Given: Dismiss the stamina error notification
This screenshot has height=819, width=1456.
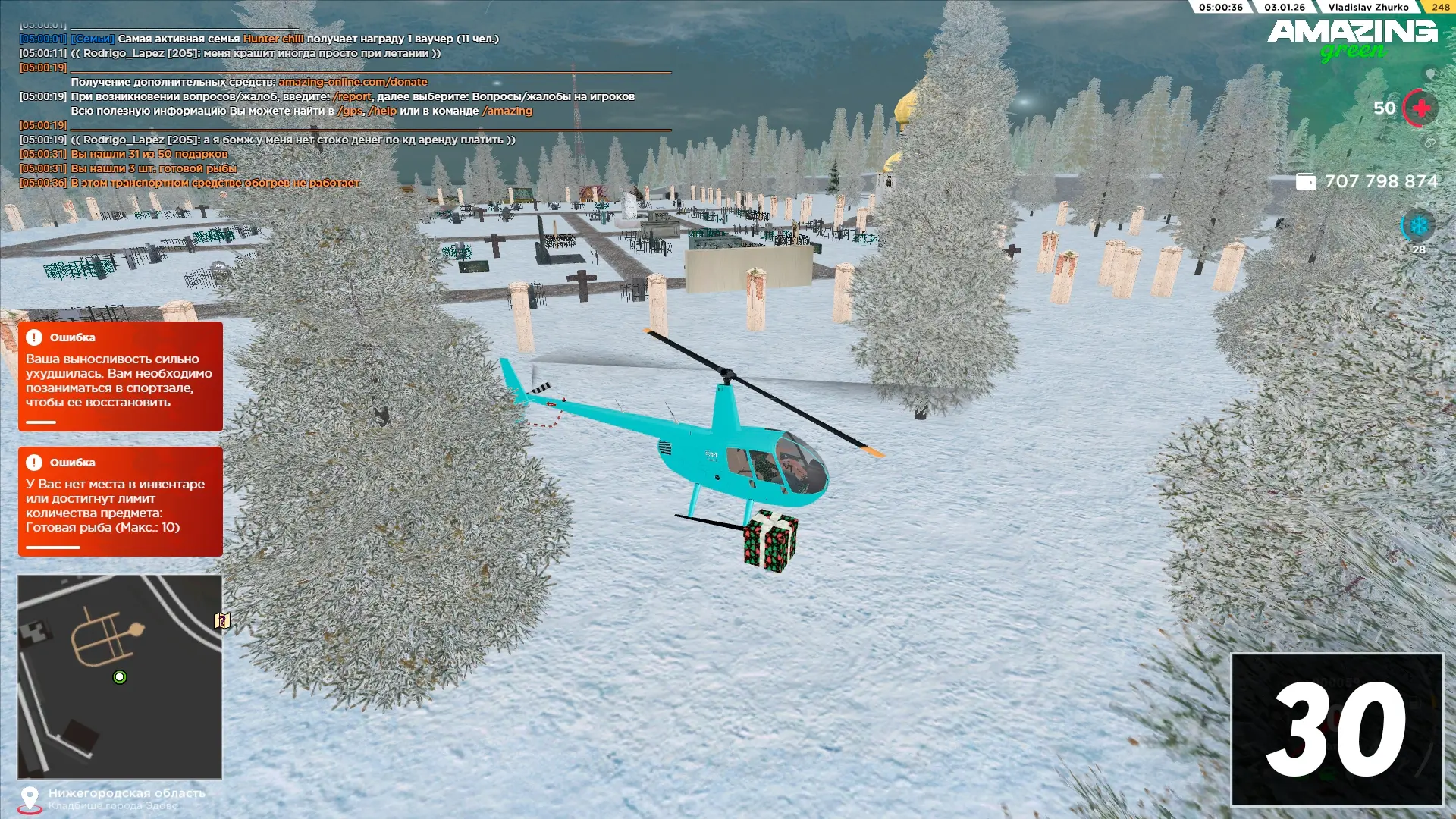Looking at the screenshot, I should point(121,376).
